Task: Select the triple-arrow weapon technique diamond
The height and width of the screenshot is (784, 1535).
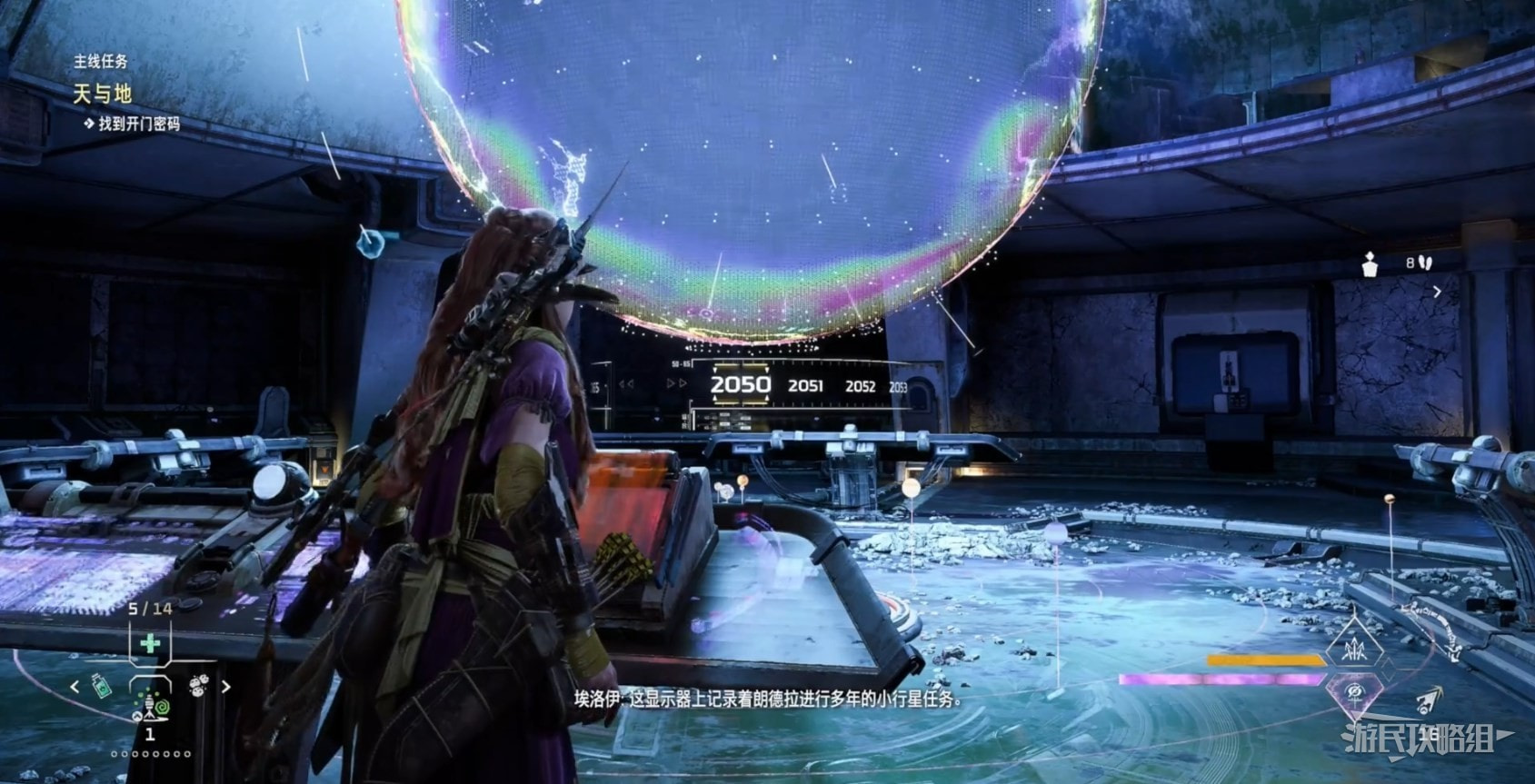Action: click(x=1354, y=648)
